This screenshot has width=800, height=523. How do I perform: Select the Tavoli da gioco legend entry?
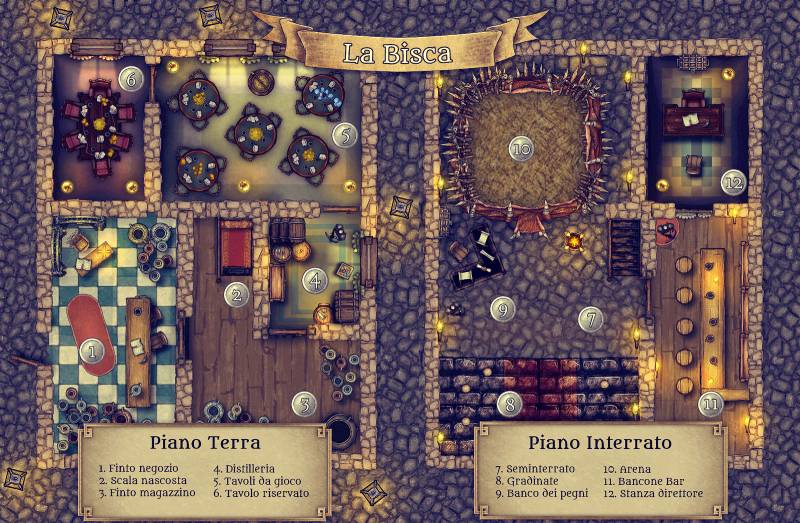(258, 480)
